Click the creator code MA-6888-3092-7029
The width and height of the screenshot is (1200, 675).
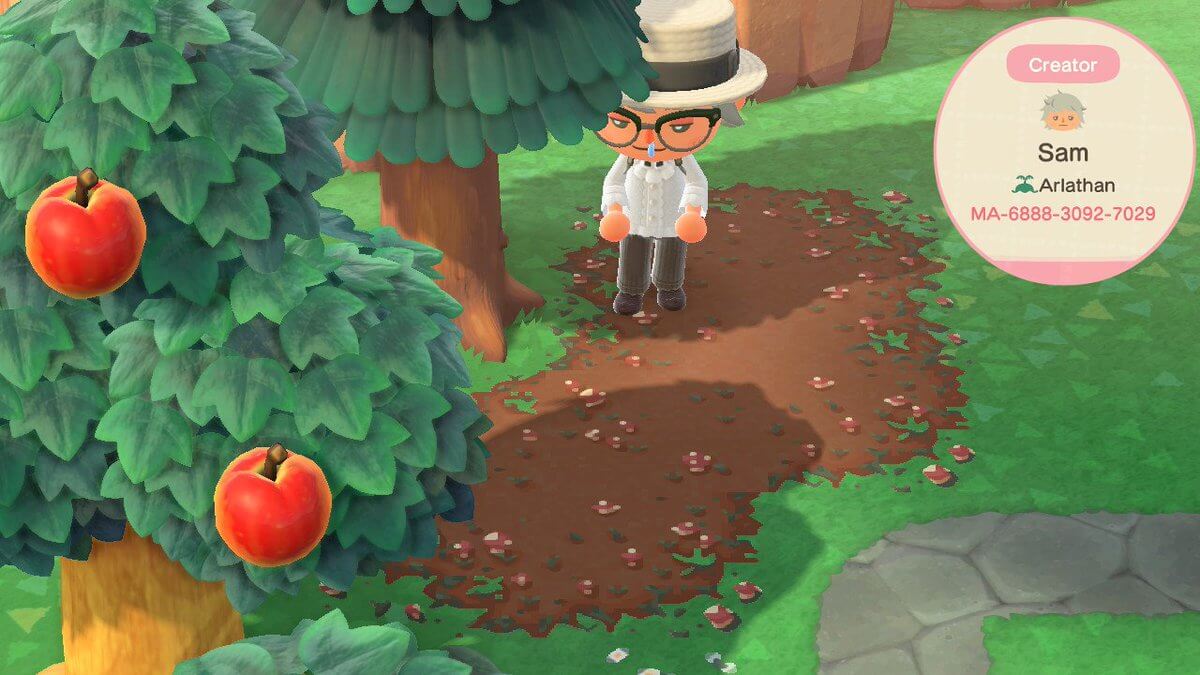(1063, 214)
